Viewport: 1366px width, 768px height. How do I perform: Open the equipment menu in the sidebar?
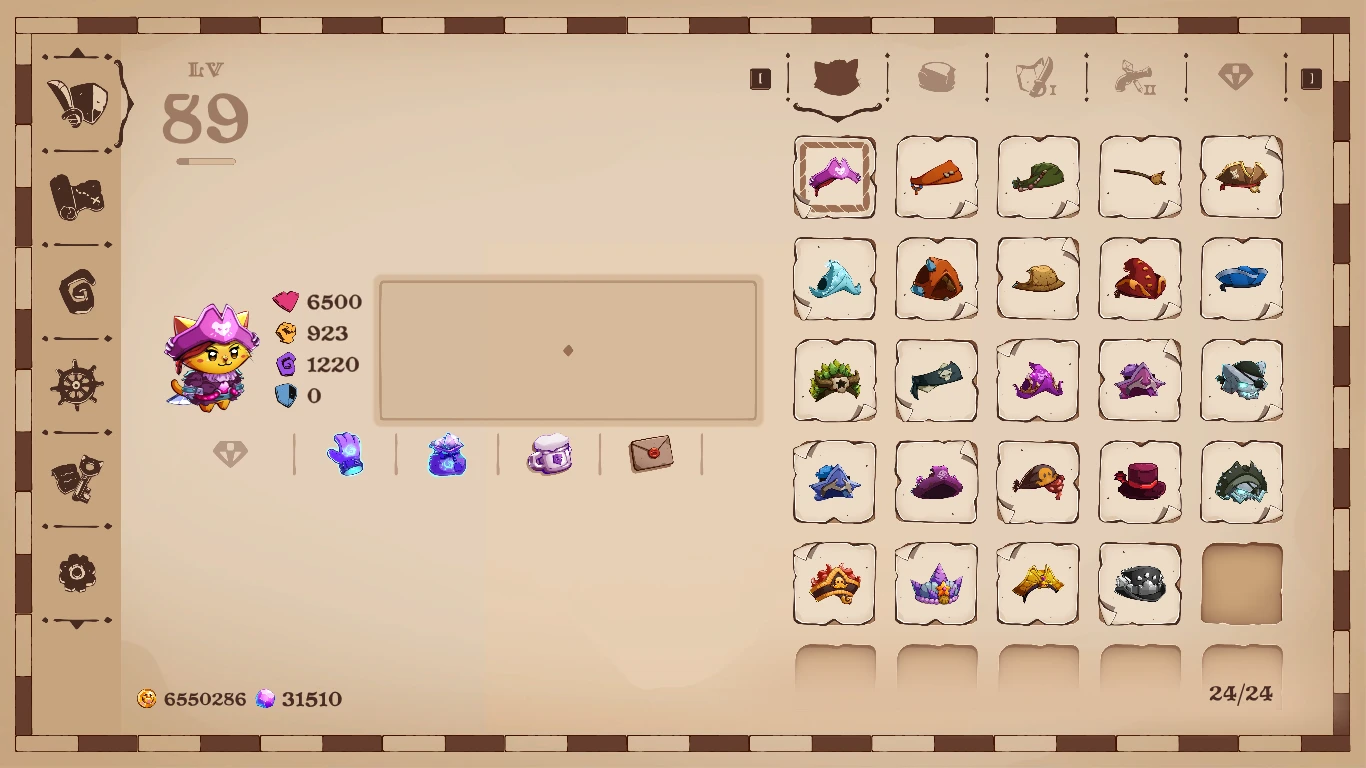78,102
